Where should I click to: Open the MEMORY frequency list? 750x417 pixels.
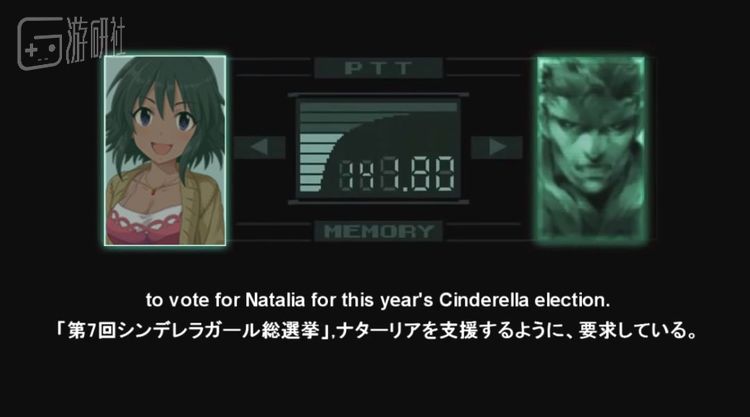point(379,231)
